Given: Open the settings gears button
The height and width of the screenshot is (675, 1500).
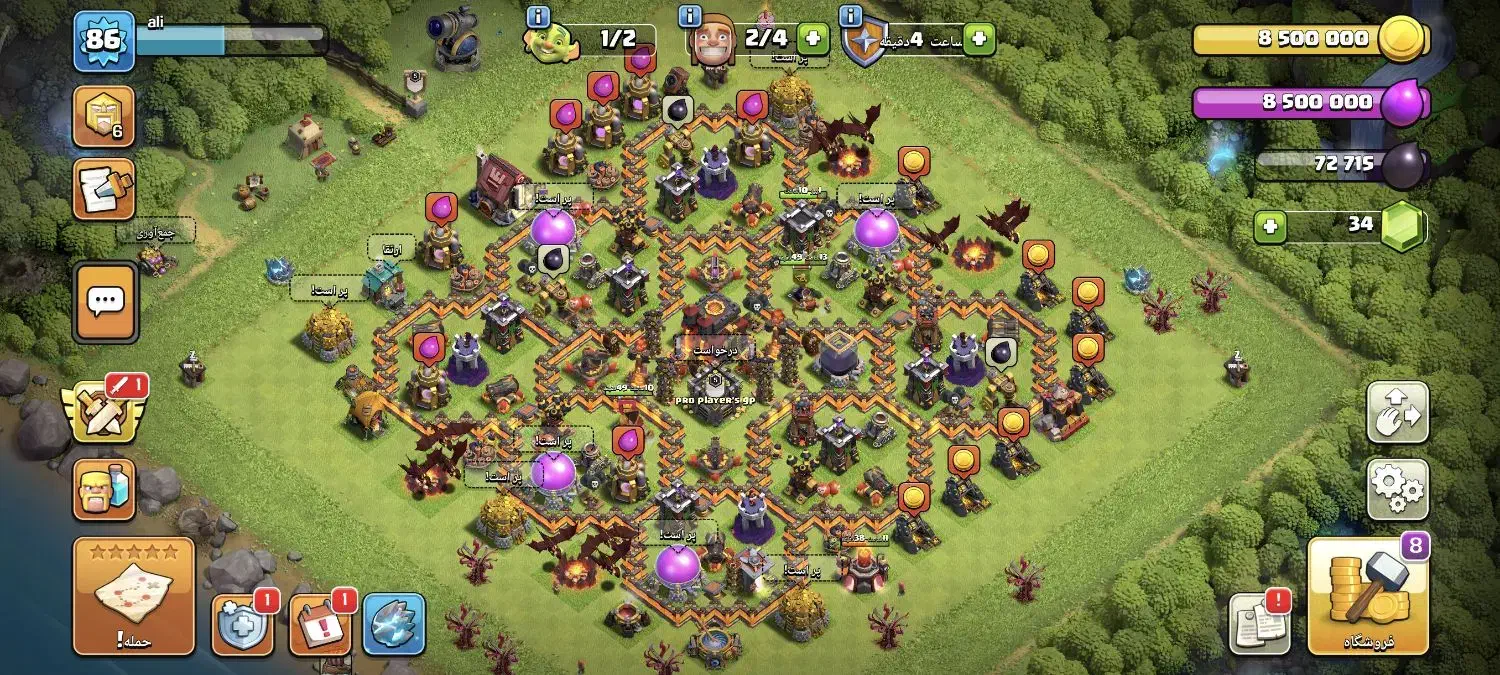Looking at the screenshot, I should 1397,488.
